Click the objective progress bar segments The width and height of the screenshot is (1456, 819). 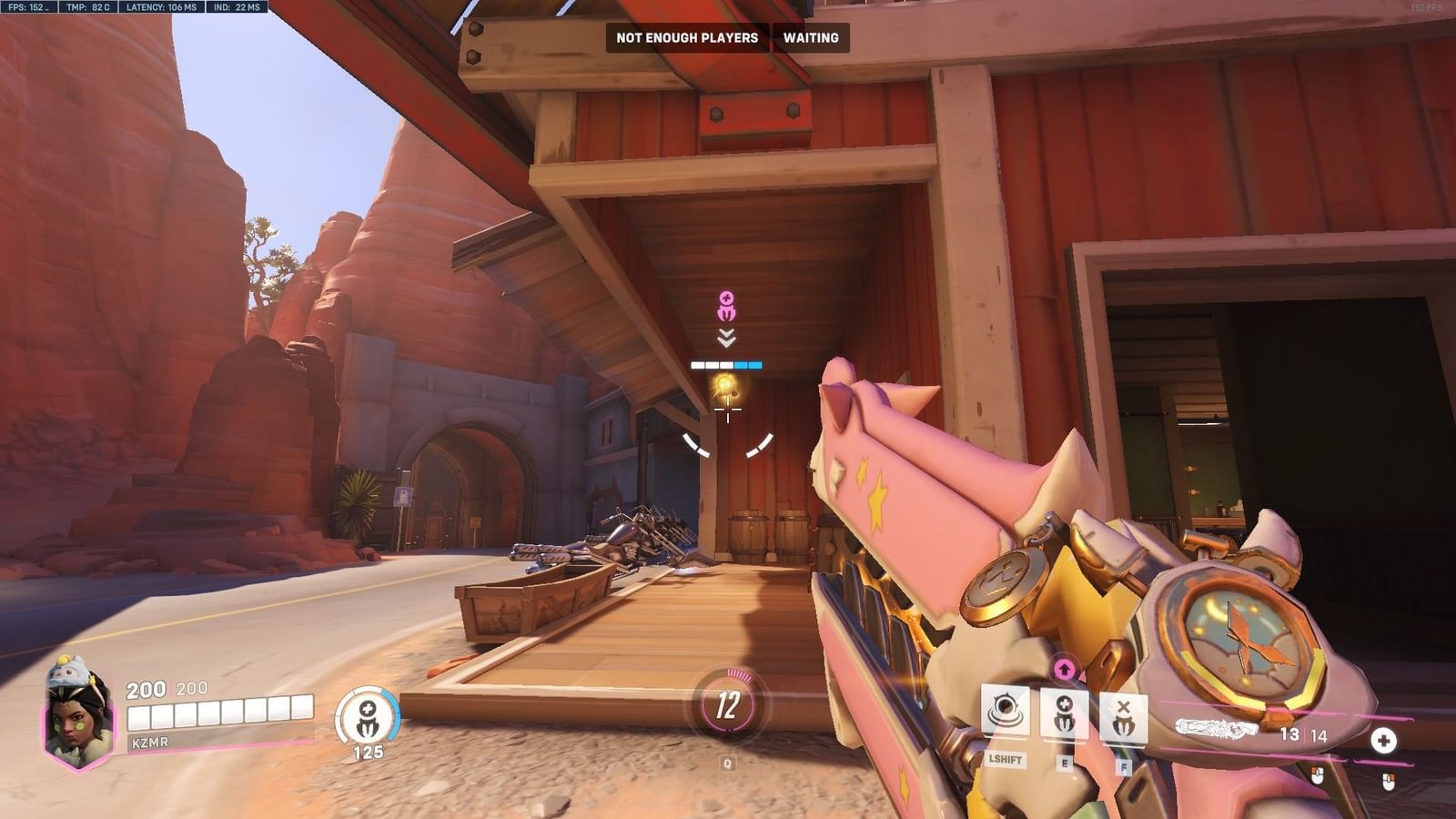pyautogui.click(x=725, y=363)
